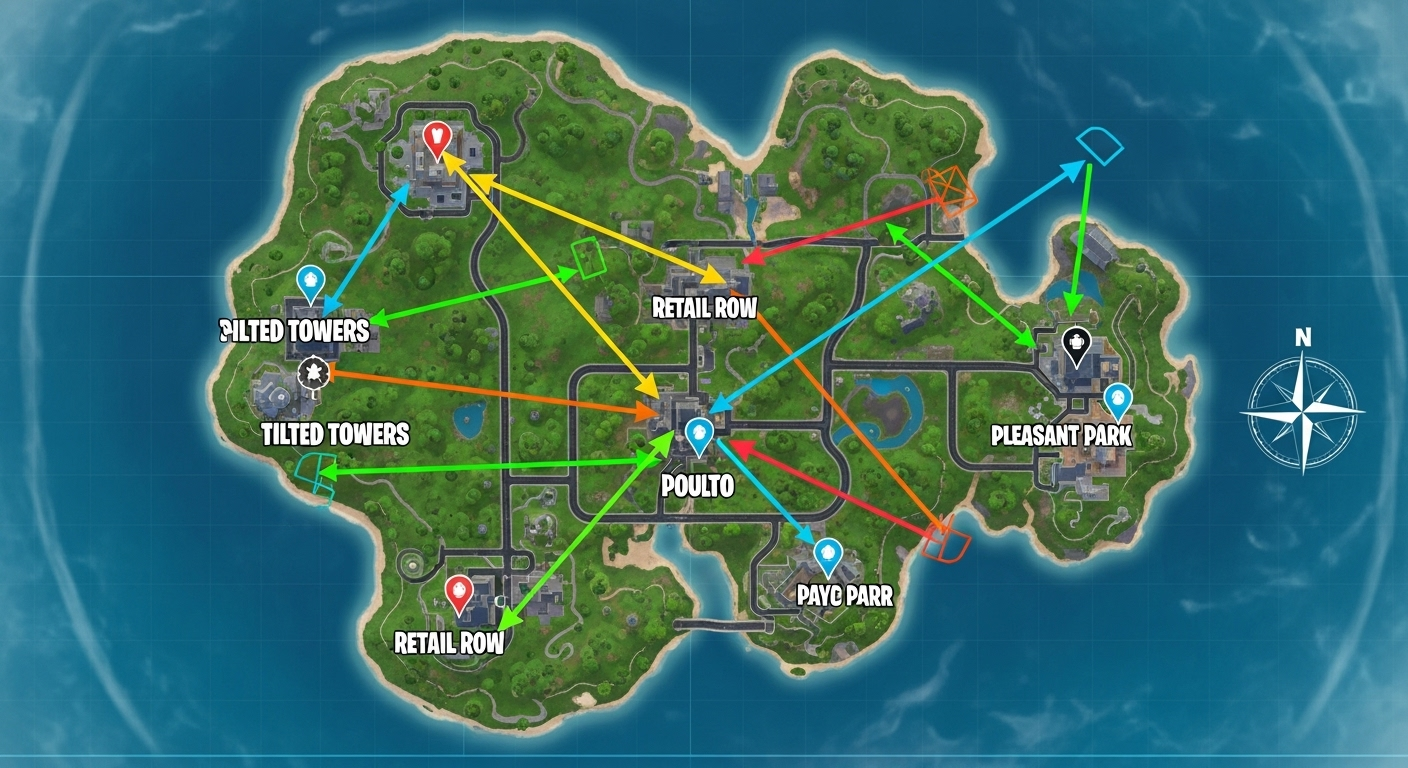Screen dimensions: 1408x768
Task: Click the PAYC PARR label
Action: click(x=843, y=596)
